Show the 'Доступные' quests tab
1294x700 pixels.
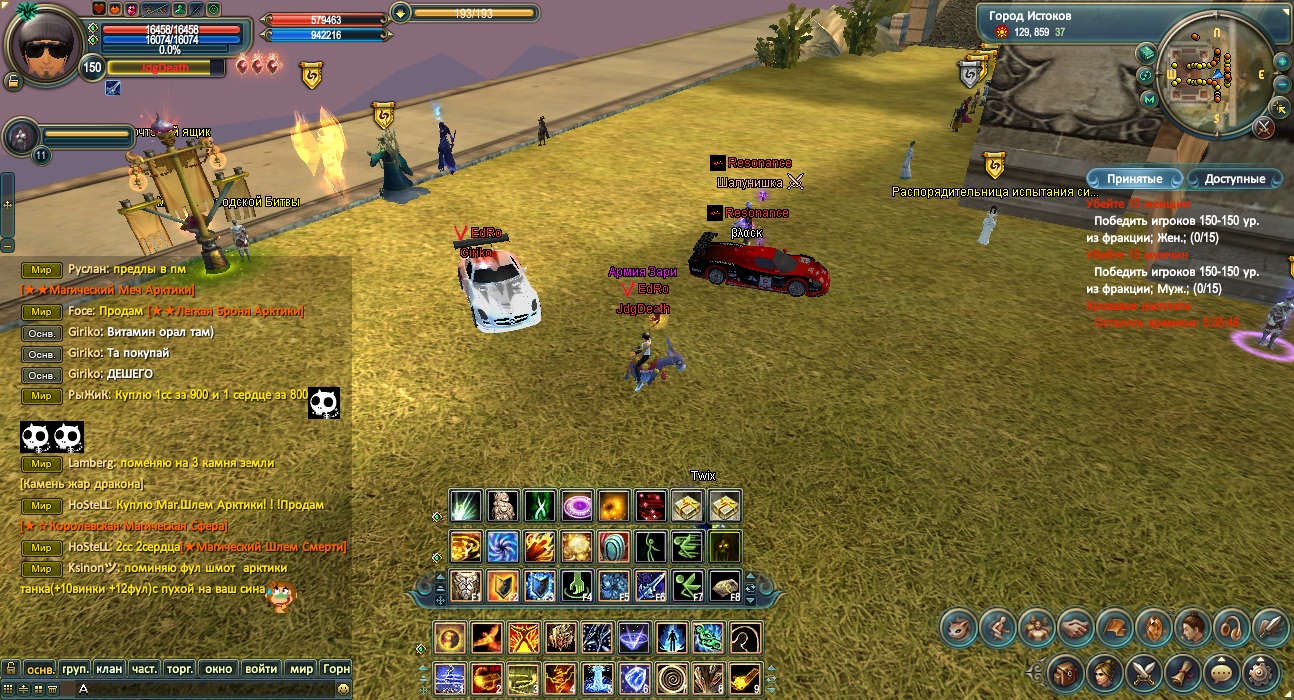click(1235, 179)
